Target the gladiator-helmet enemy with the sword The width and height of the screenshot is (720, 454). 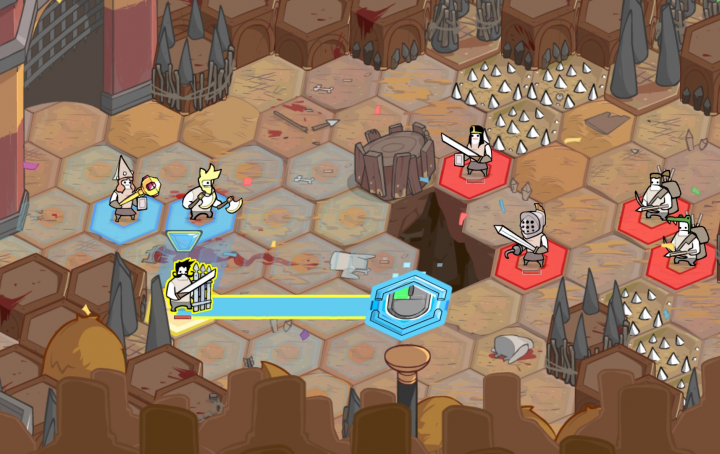tap(531, 240)
